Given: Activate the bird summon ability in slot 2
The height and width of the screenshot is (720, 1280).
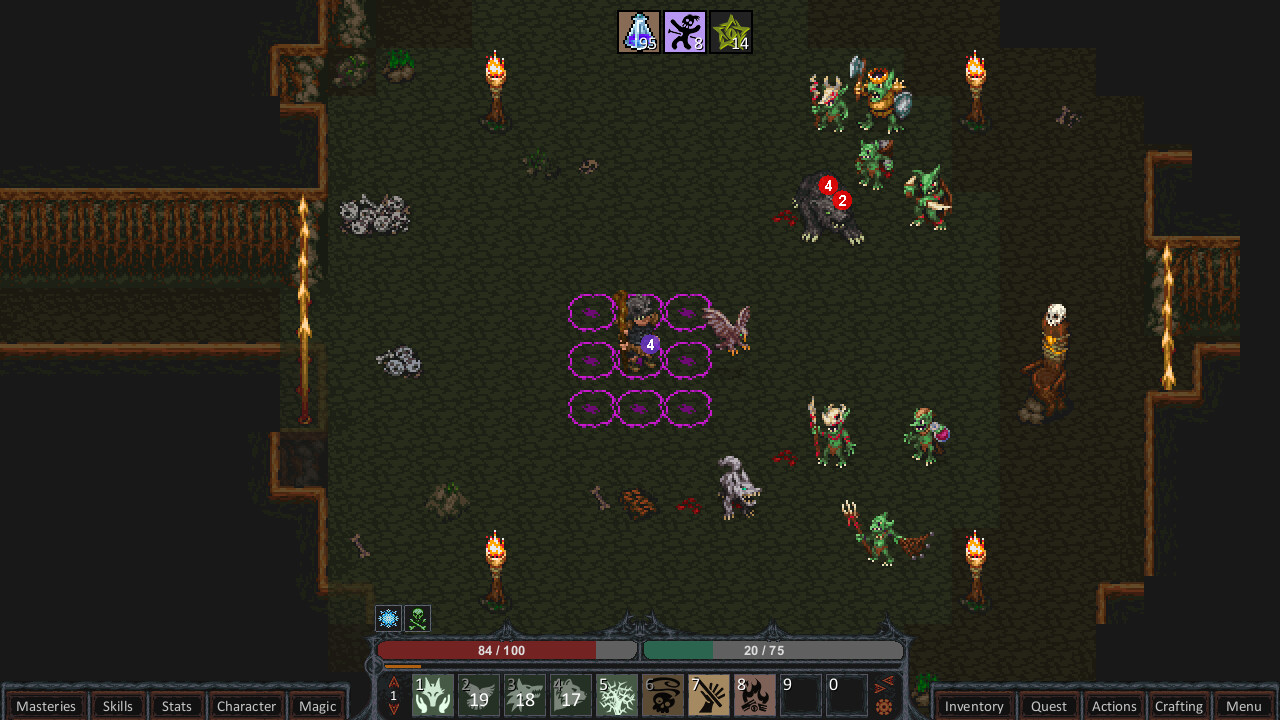Looking at the screenshot, I should [x=478, y=693].
